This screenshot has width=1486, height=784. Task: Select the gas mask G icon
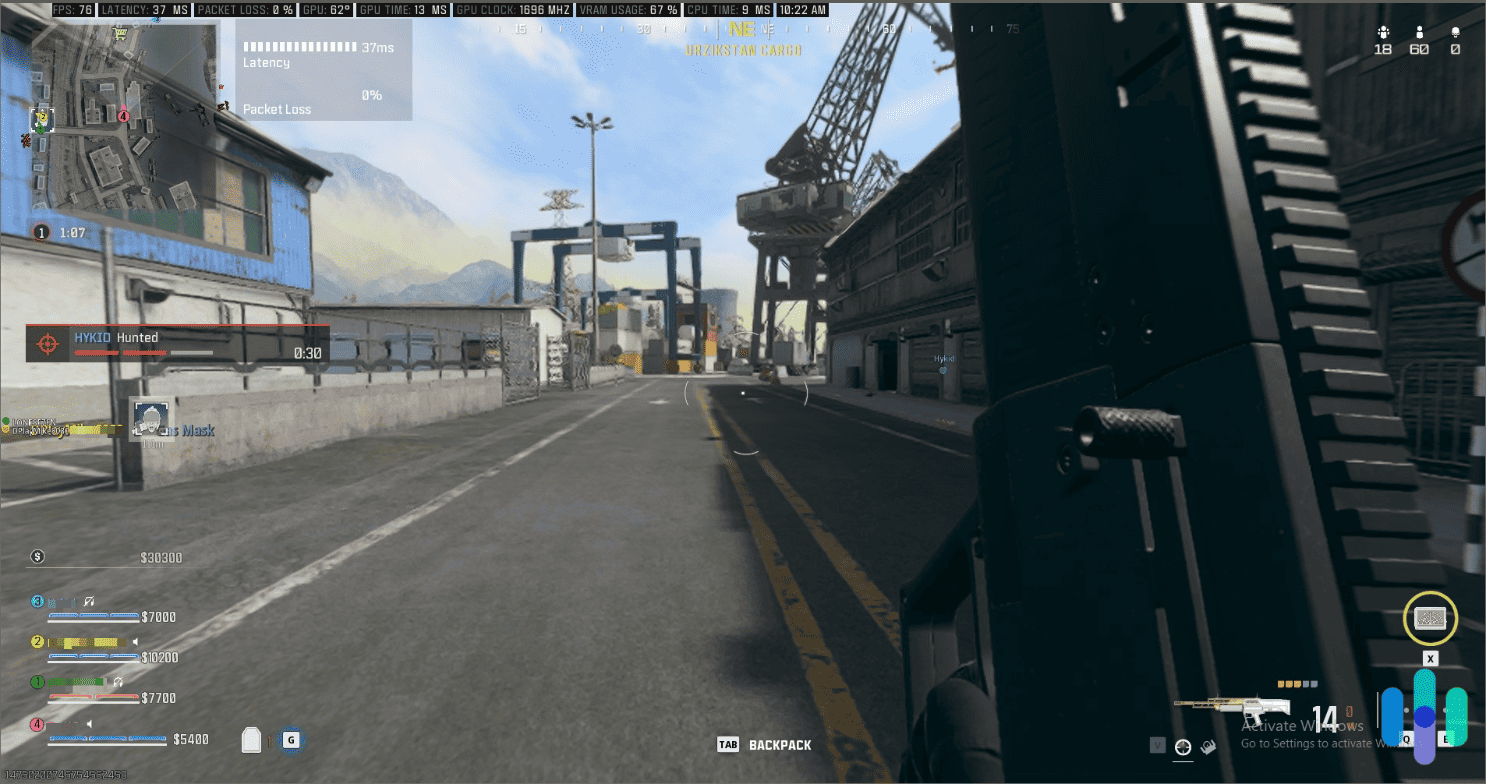[x=291, y=740]
